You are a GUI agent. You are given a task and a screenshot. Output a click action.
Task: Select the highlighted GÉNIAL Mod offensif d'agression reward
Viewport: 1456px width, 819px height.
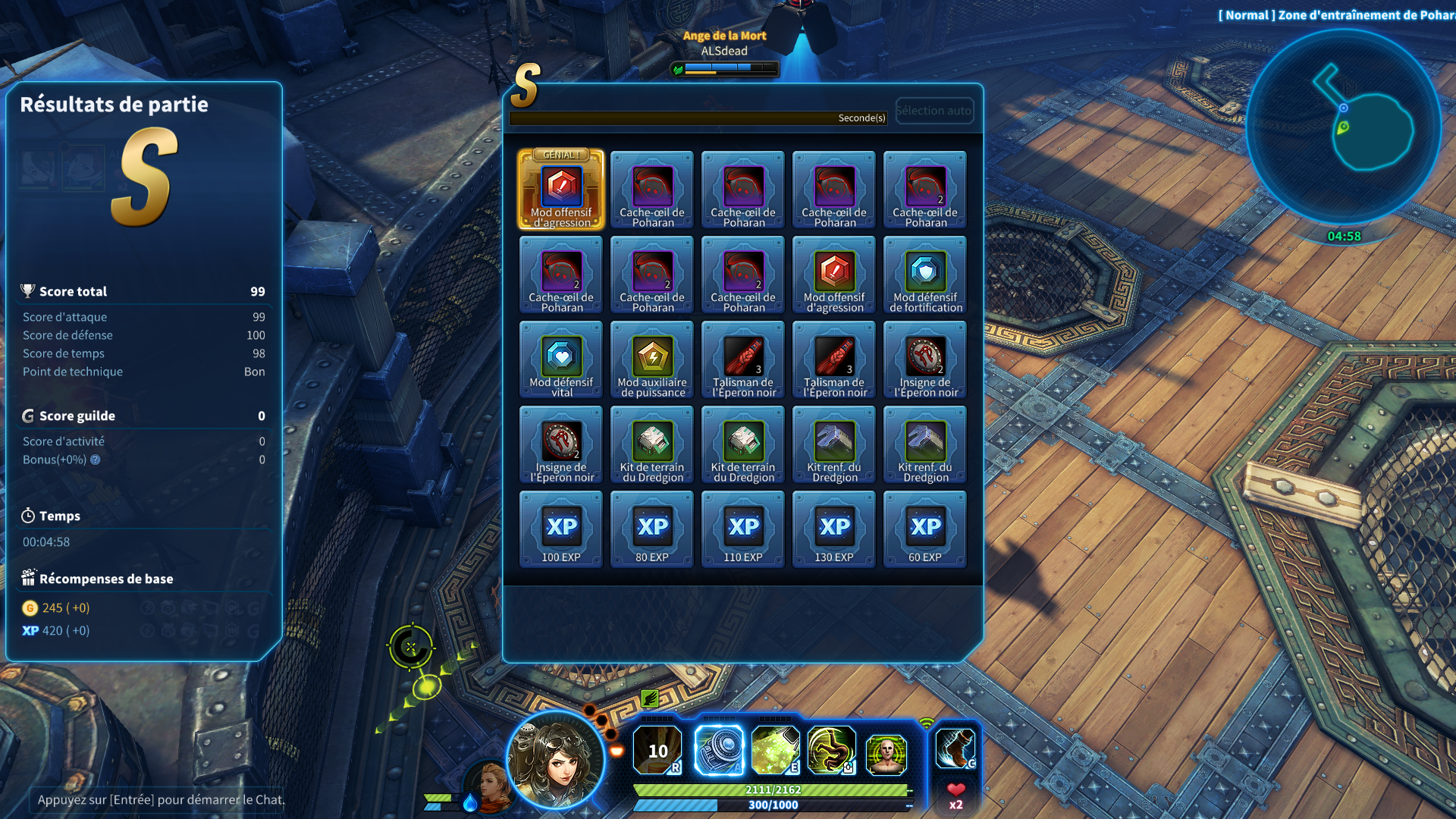coord(561,190)
